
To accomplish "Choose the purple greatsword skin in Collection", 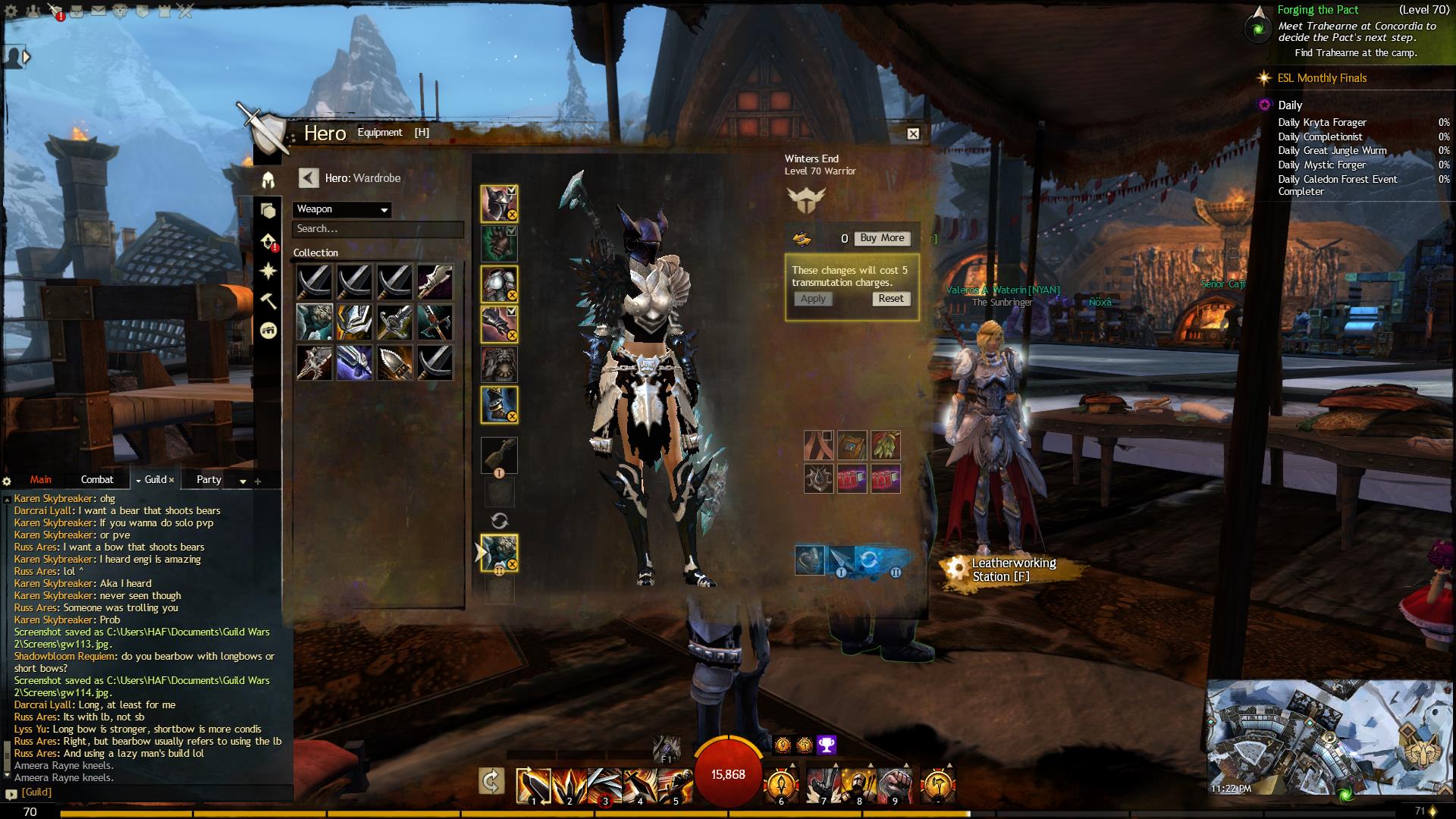I will click(354, 362).
